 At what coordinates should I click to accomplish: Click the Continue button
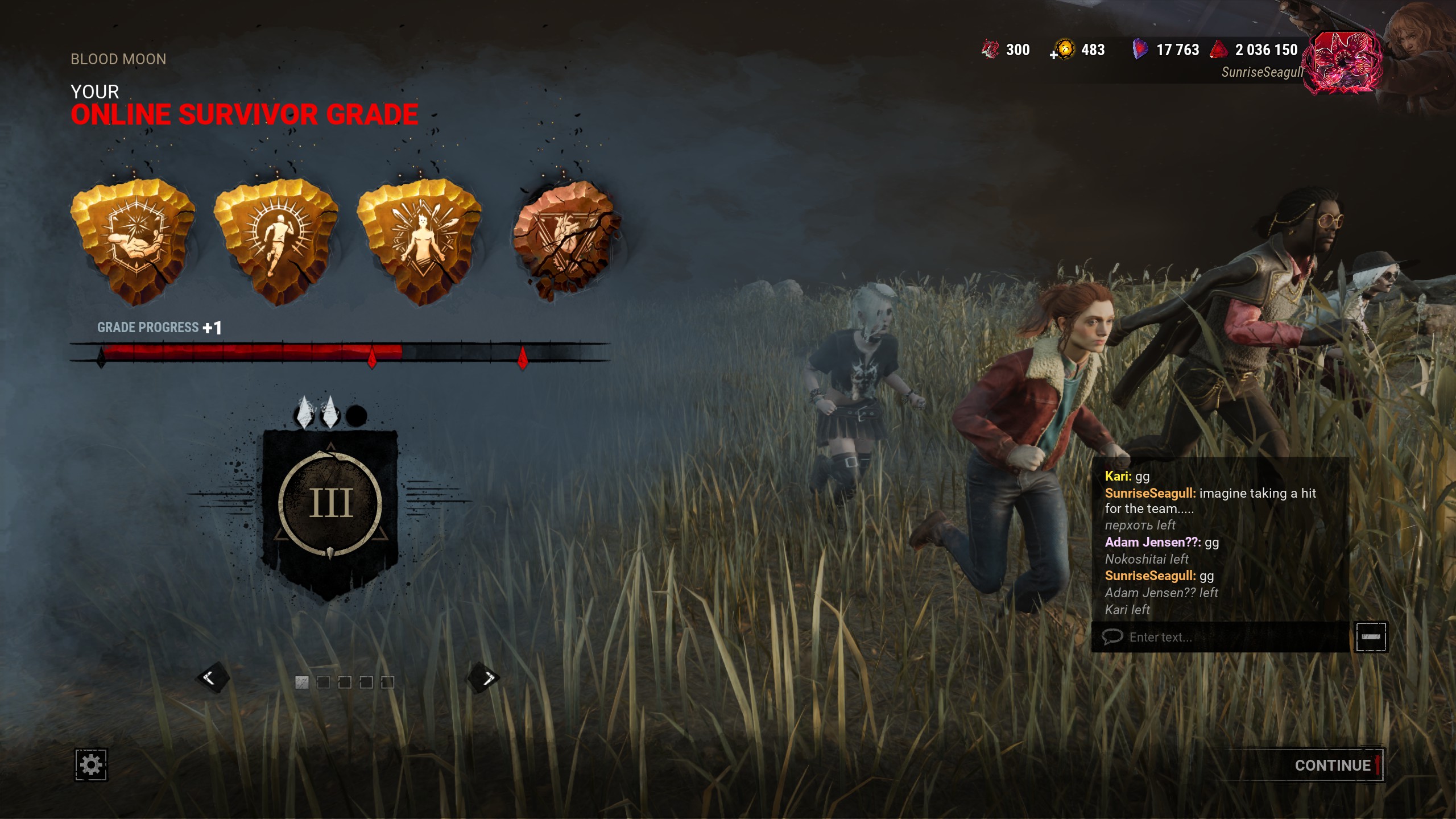coord(1333,766)
